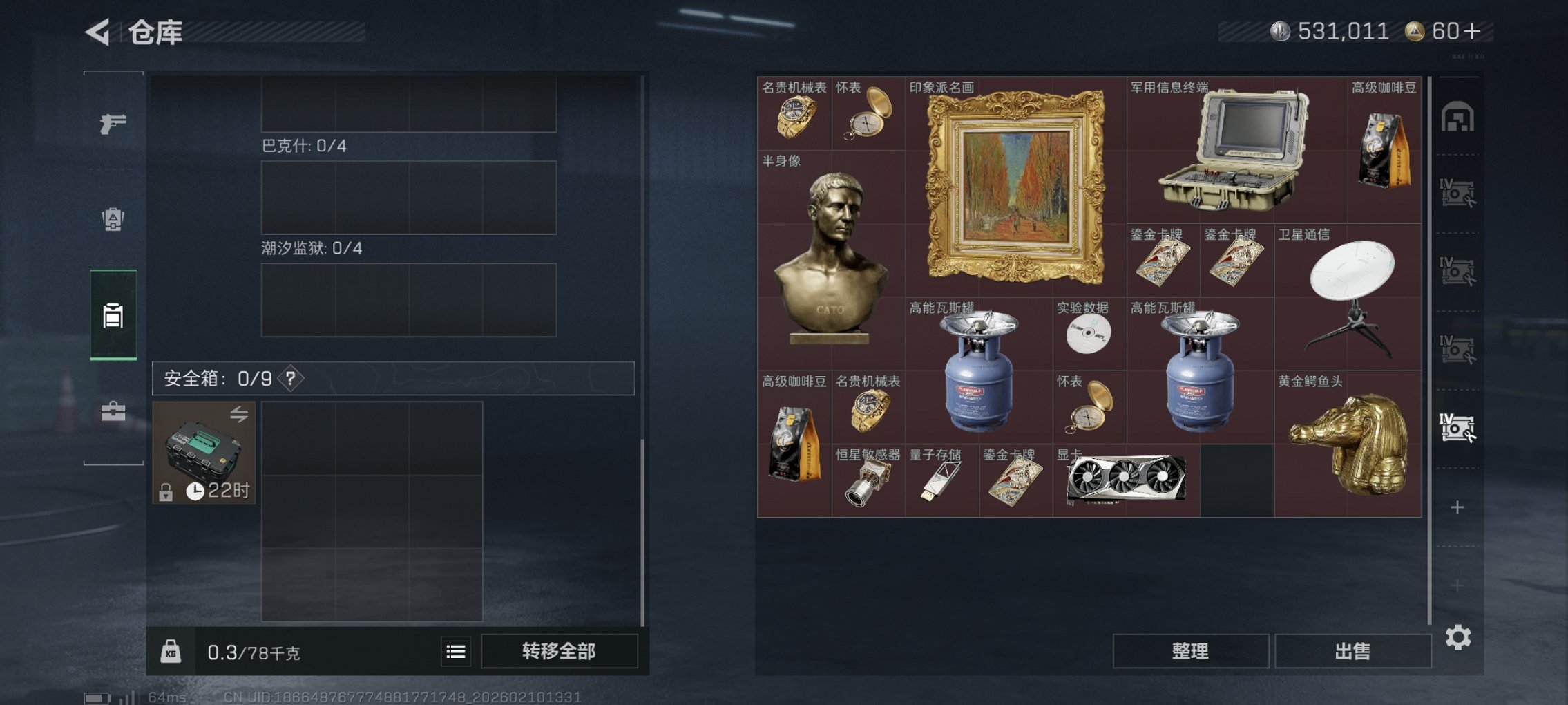
Task: Click the 整理 sort button
Action: pos(1190,650)
